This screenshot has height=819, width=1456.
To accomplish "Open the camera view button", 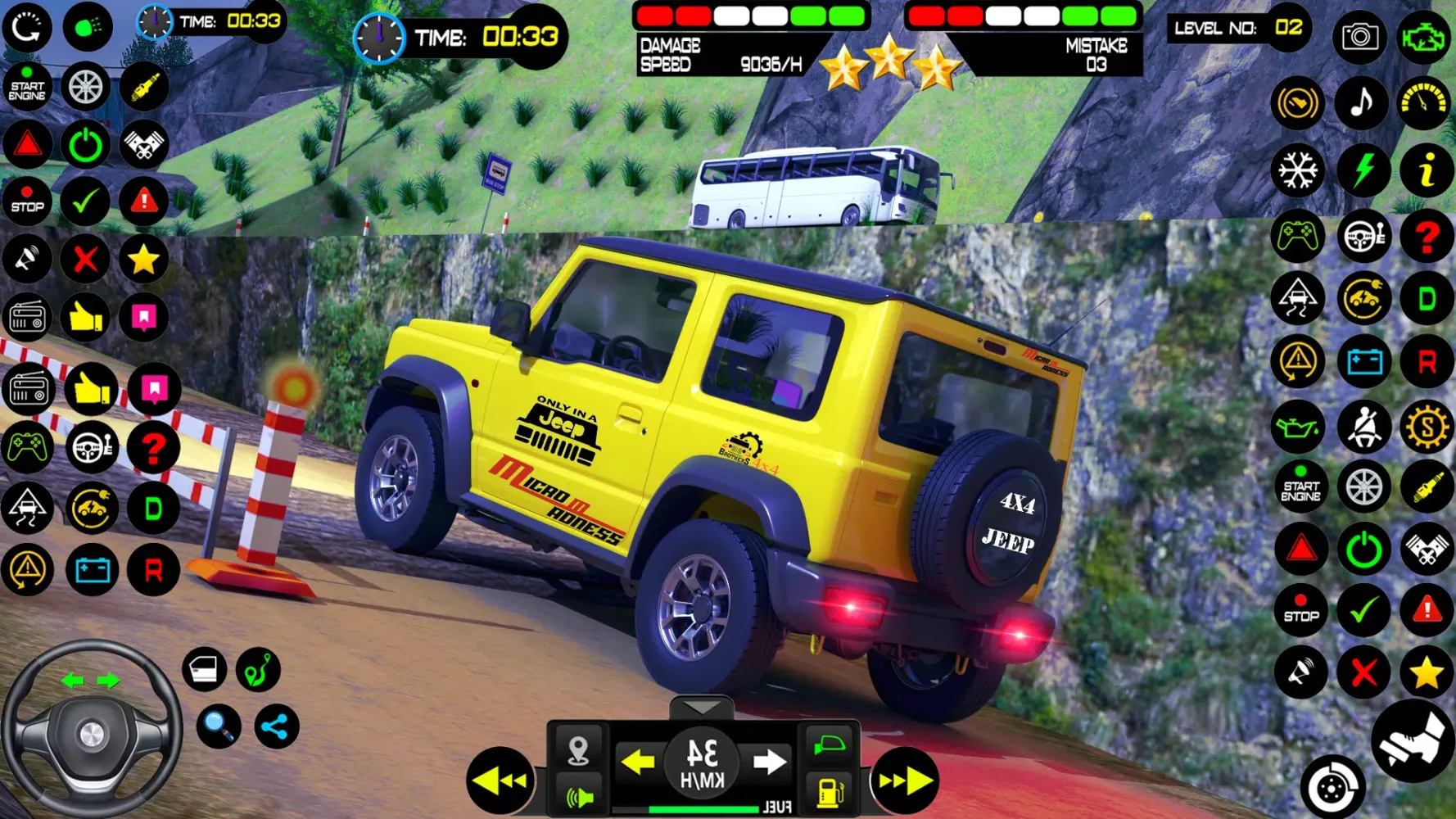I will pos(1359,37).
